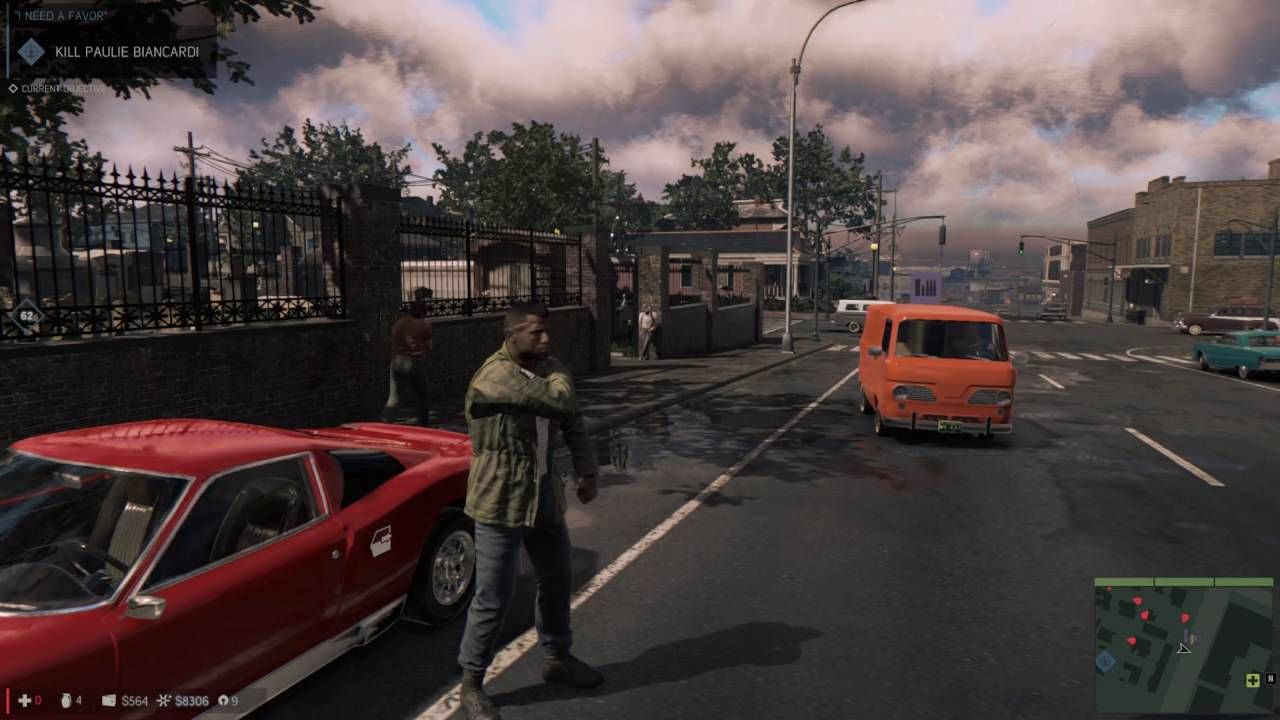Open the minimap
Screen dimensions: 1280x720
click(1183, 645)
